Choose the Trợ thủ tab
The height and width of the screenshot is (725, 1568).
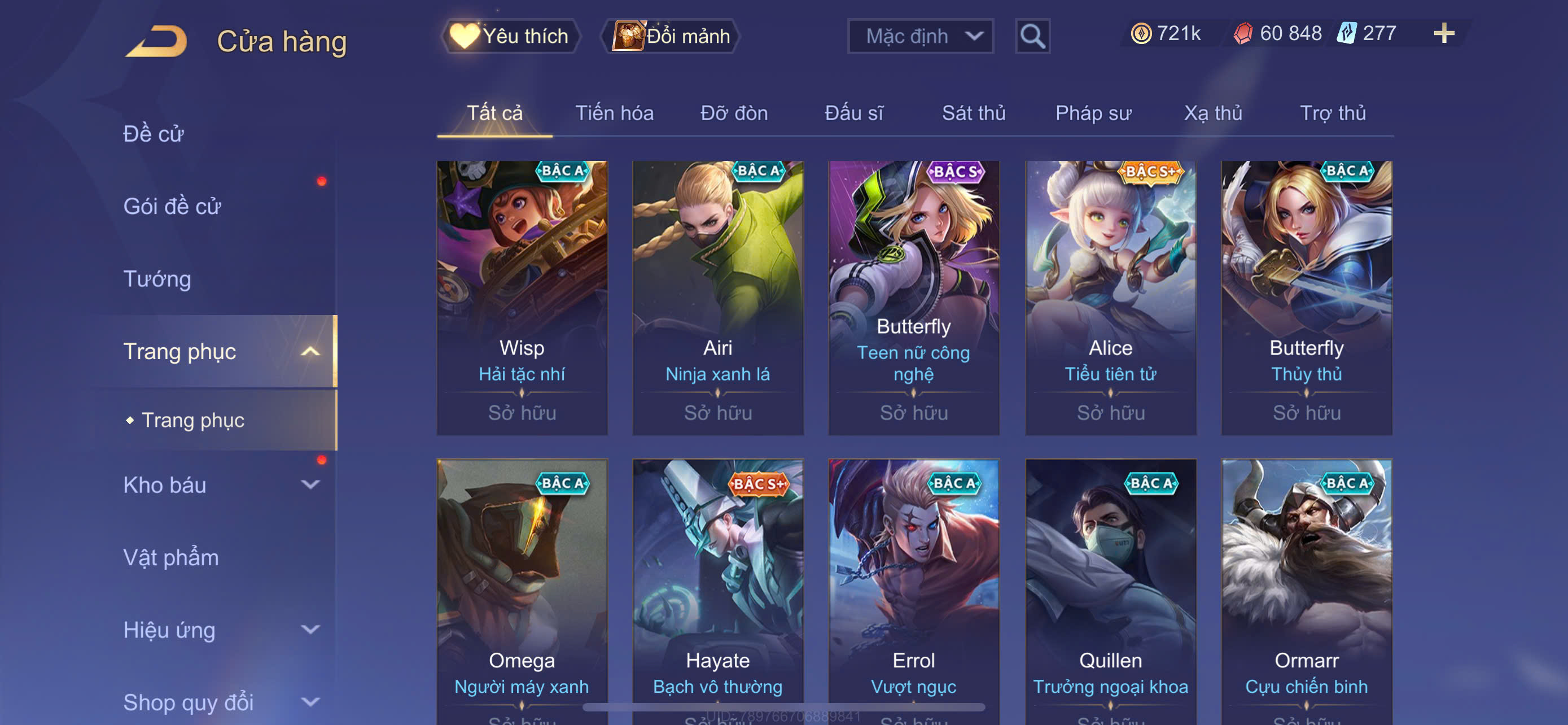pyautogui.click(x=1332, y=113)
